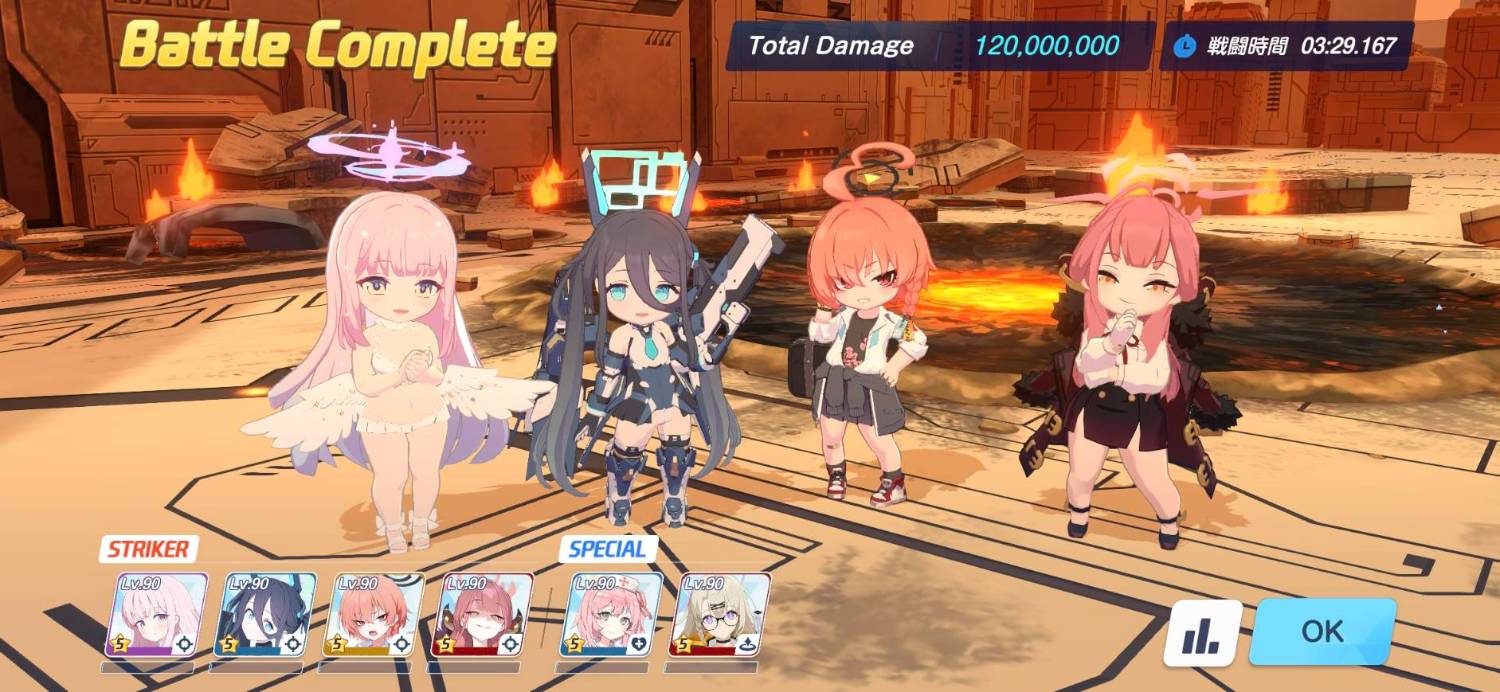Pick the red-haired horned striker portrait
Viewport: 1500px width, 692px height.
tap(481, 614)
